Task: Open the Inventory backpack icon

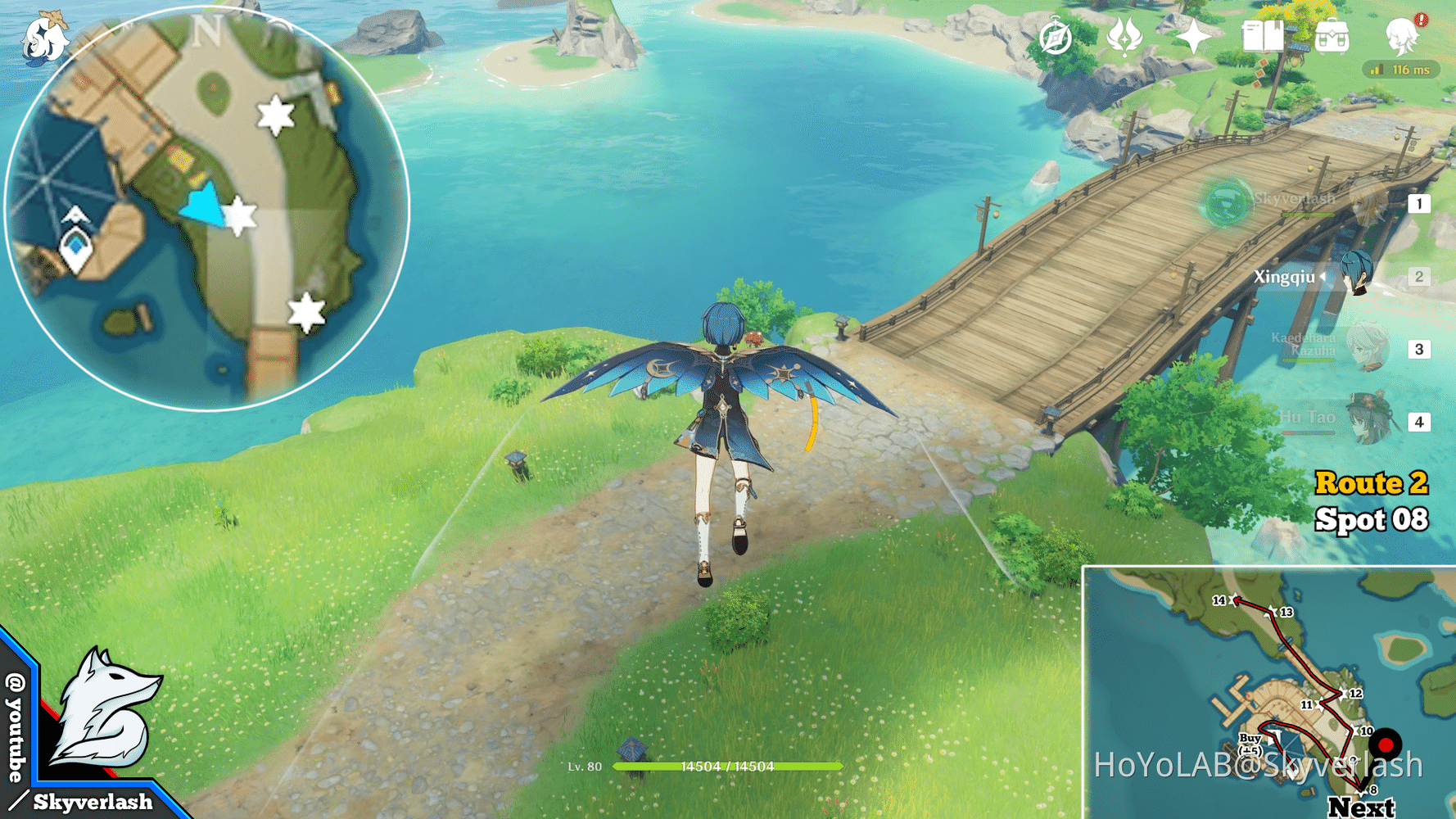Action: point(1332,38)
